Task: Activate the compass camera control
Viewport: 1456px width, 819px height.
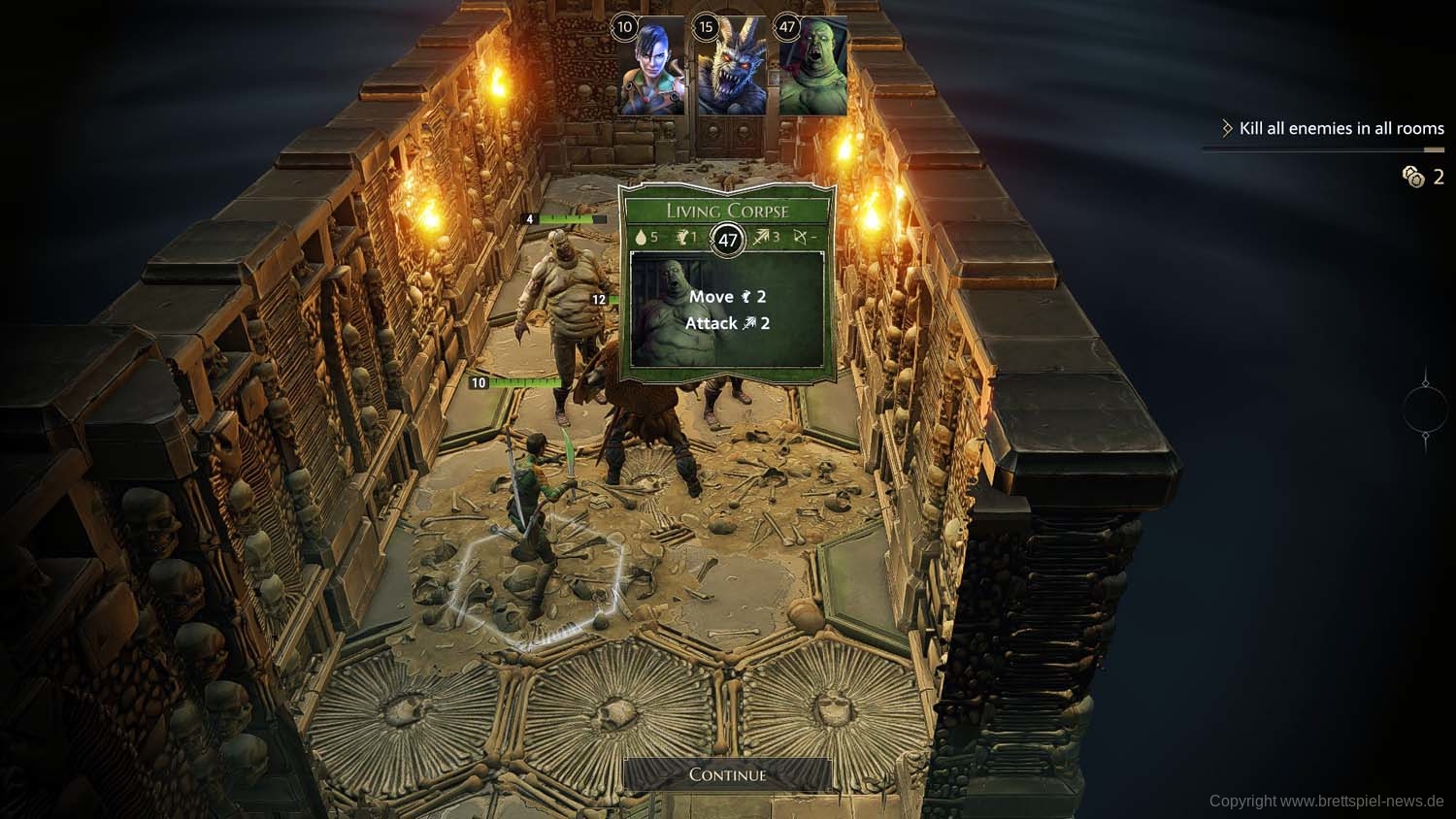Action: pos(1425,409)
